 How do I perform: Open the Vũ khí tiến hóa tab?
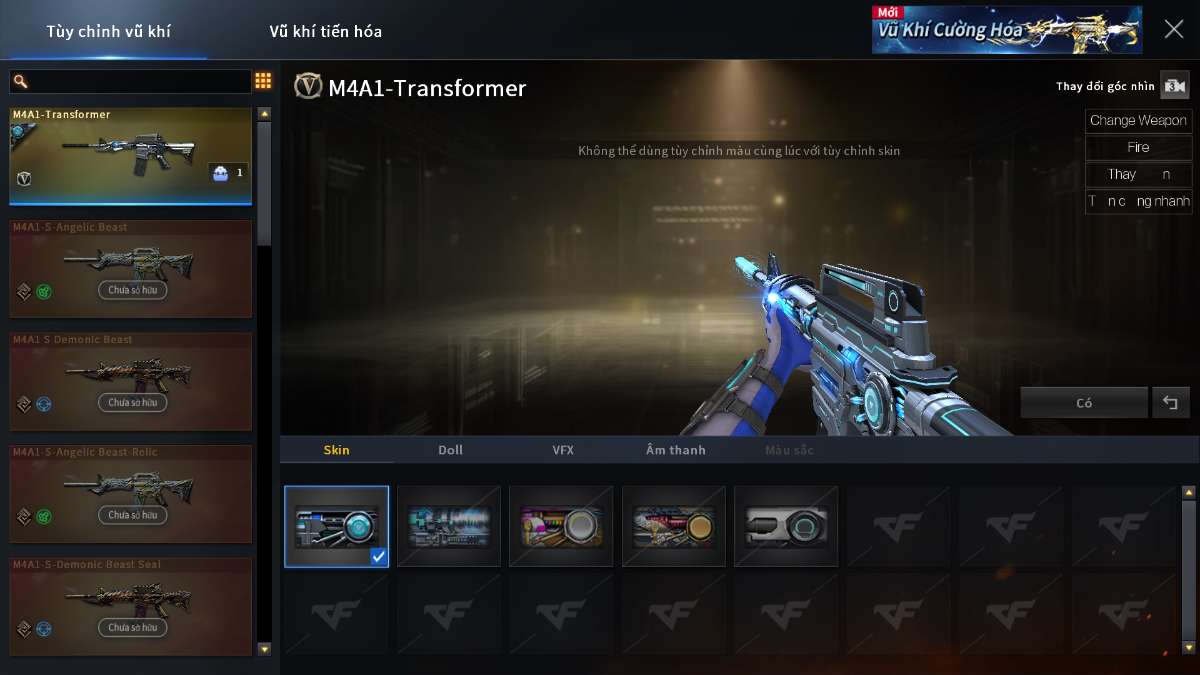tap(325, 31)
